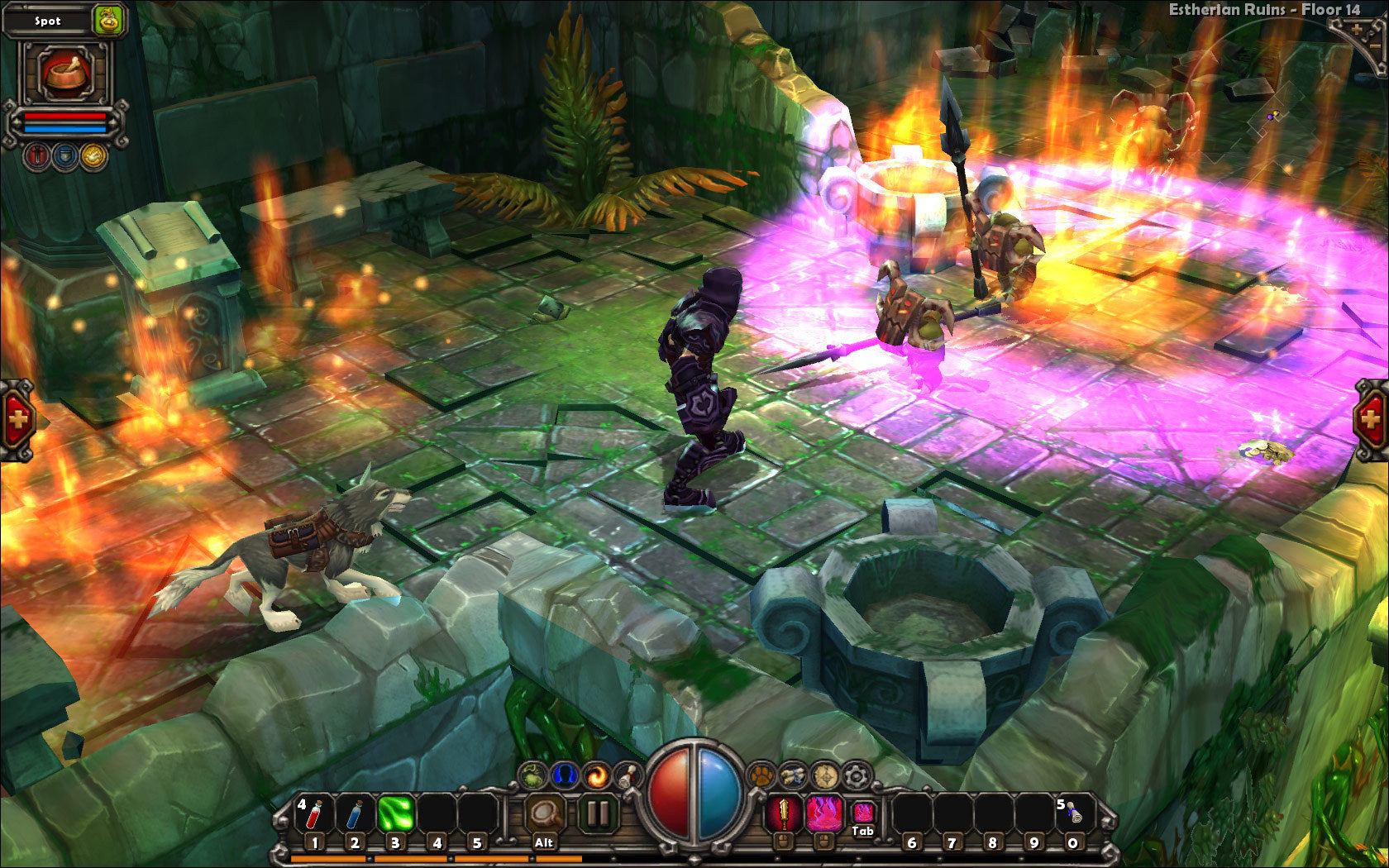The height and width of the screenshot is (868, 1389).
Task: Select the red sword left-mouse skill
Action: tap(782, 814)
